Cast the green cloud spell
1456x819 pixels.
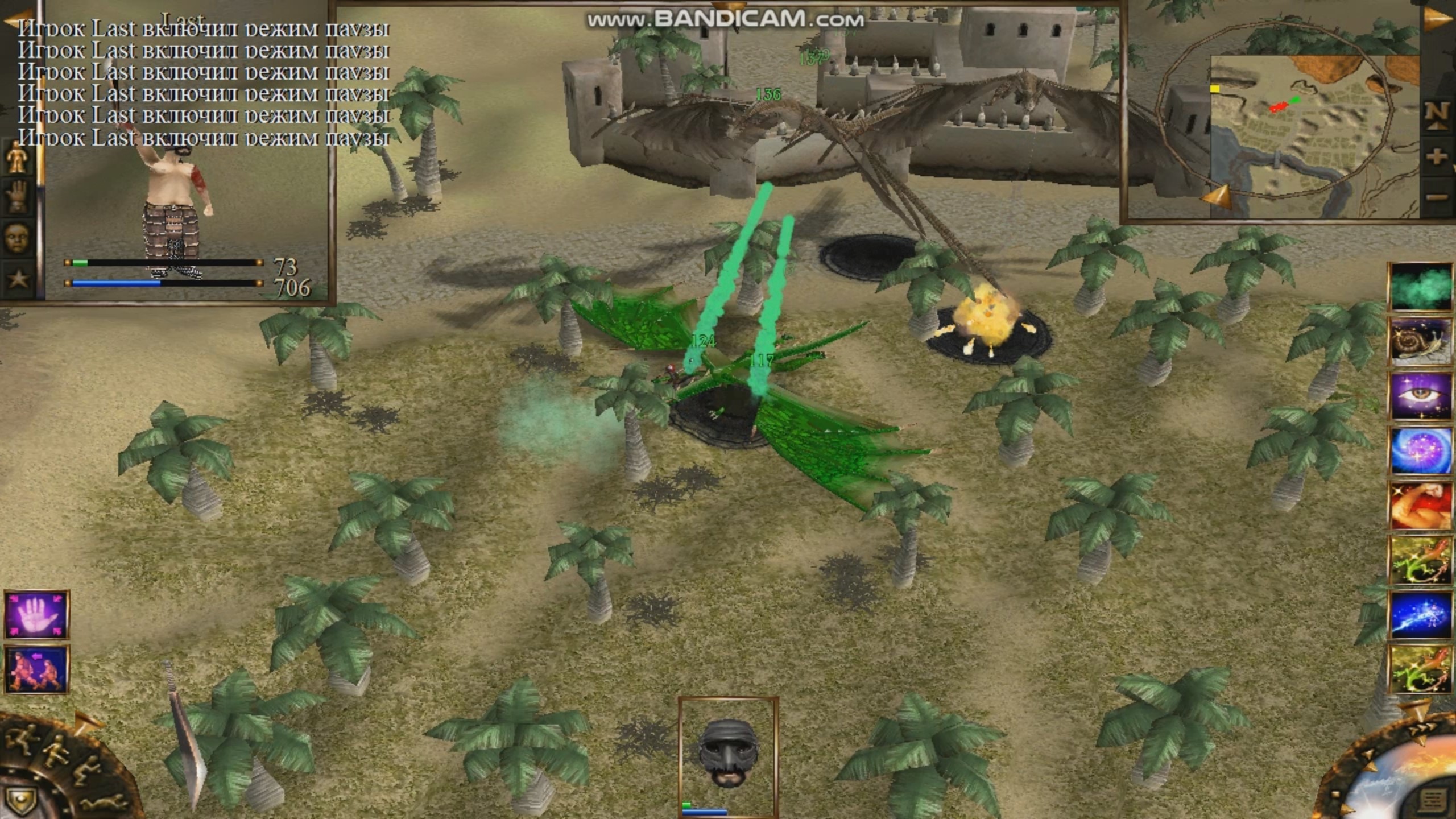click(x=1420, y=287)
